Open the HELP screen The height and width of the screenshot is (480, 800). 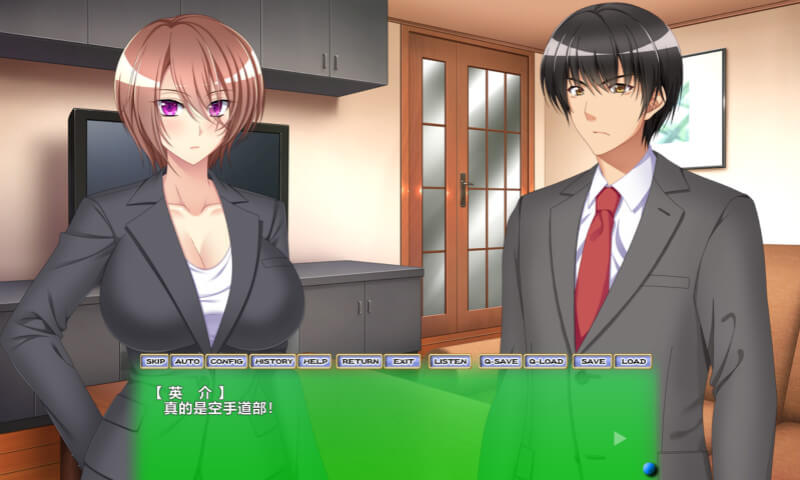[x=315, y=361]
